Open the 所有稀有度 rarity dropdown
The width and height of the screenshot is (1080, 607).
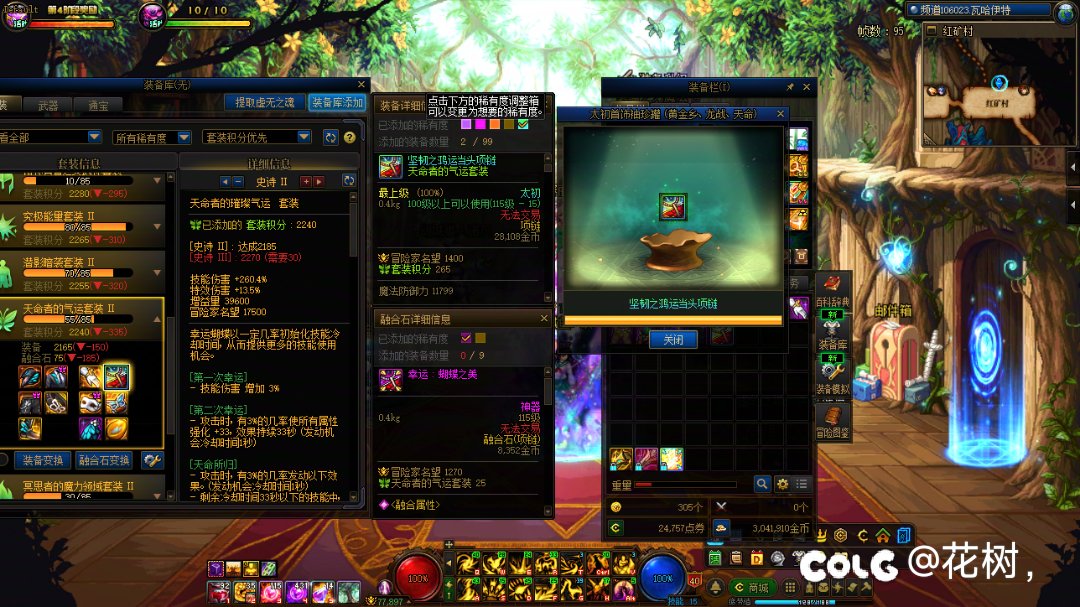pyautogui.click(x=150, y=137)
